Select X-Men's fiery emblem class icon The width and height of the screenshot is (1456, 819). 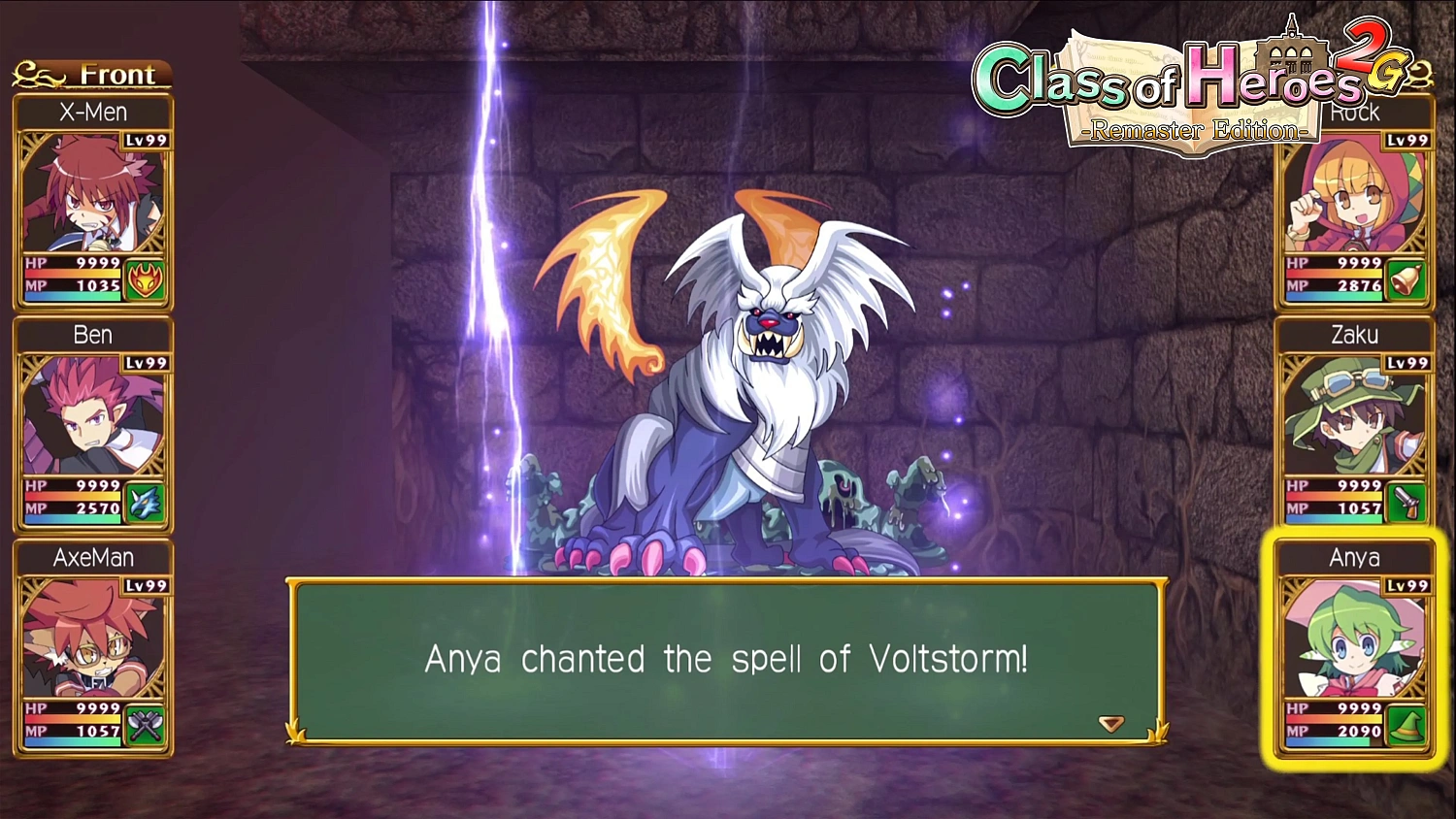coord(144,280)
